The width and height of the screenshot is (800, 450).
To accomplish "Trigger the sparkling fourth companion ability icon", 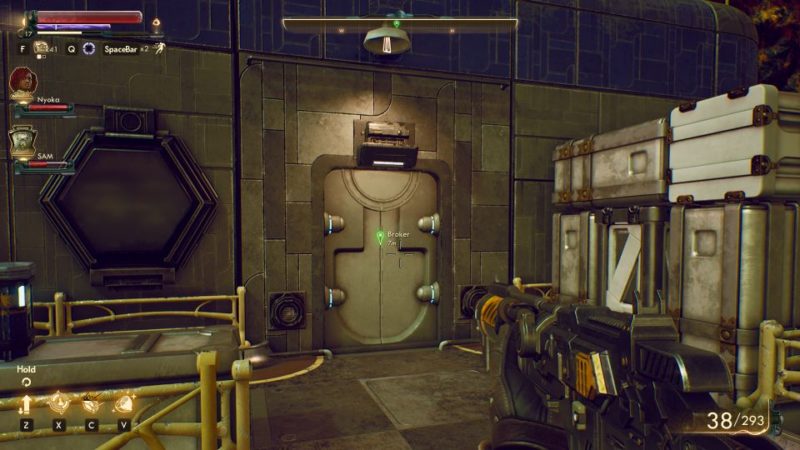I will [x=124, y=403].
